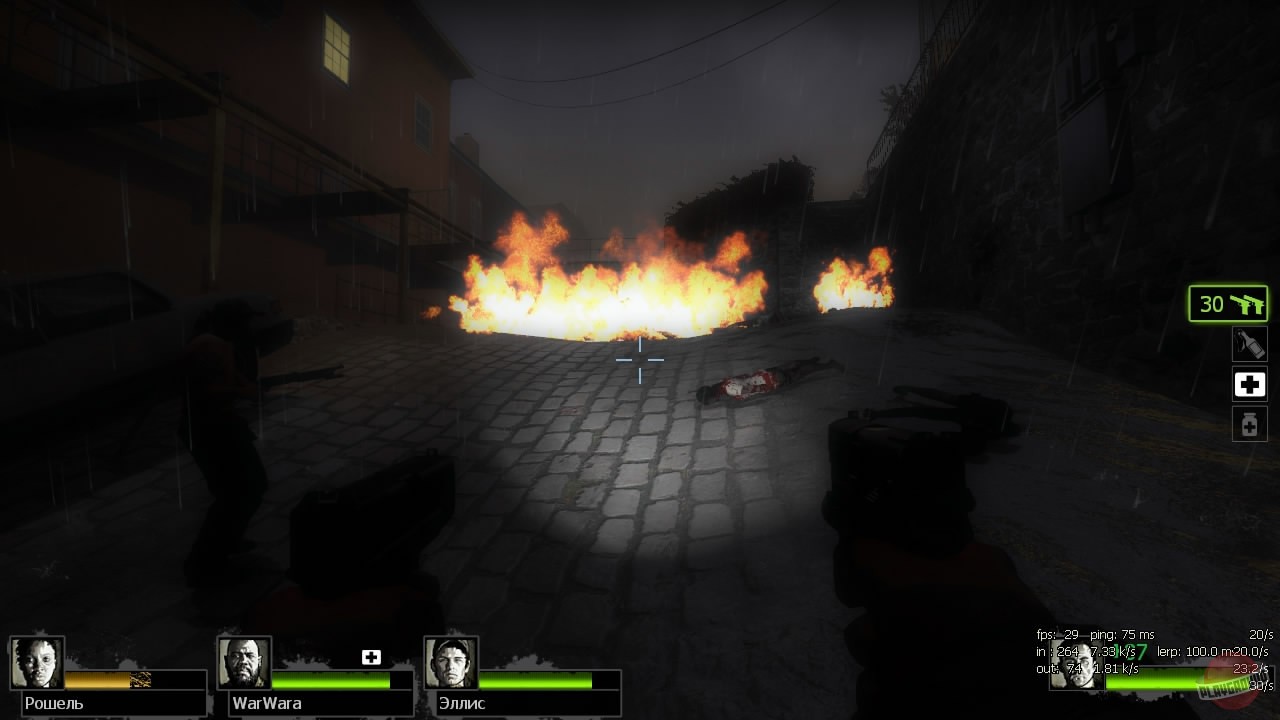Viewport: 1280px width, 720px height.
Task: Select the highlighted first aid kit slot
Action: tap(1249, 384)
